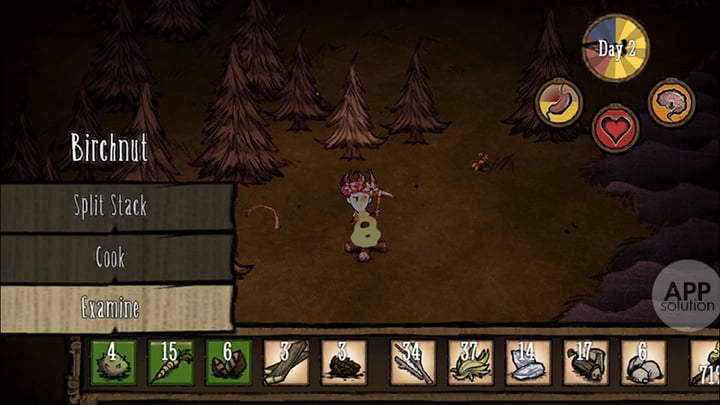Select the cut grass stack of 37
Viewport: 720px width, 405px height.
[471, 362]
